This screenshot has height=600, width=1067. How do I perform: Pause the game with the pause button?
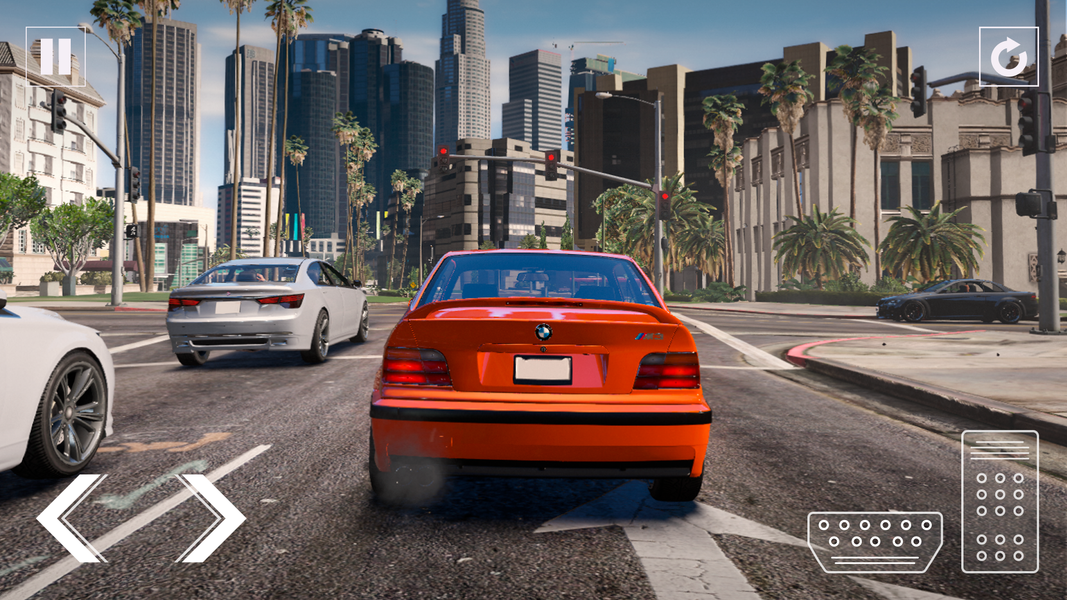(55, 56)
